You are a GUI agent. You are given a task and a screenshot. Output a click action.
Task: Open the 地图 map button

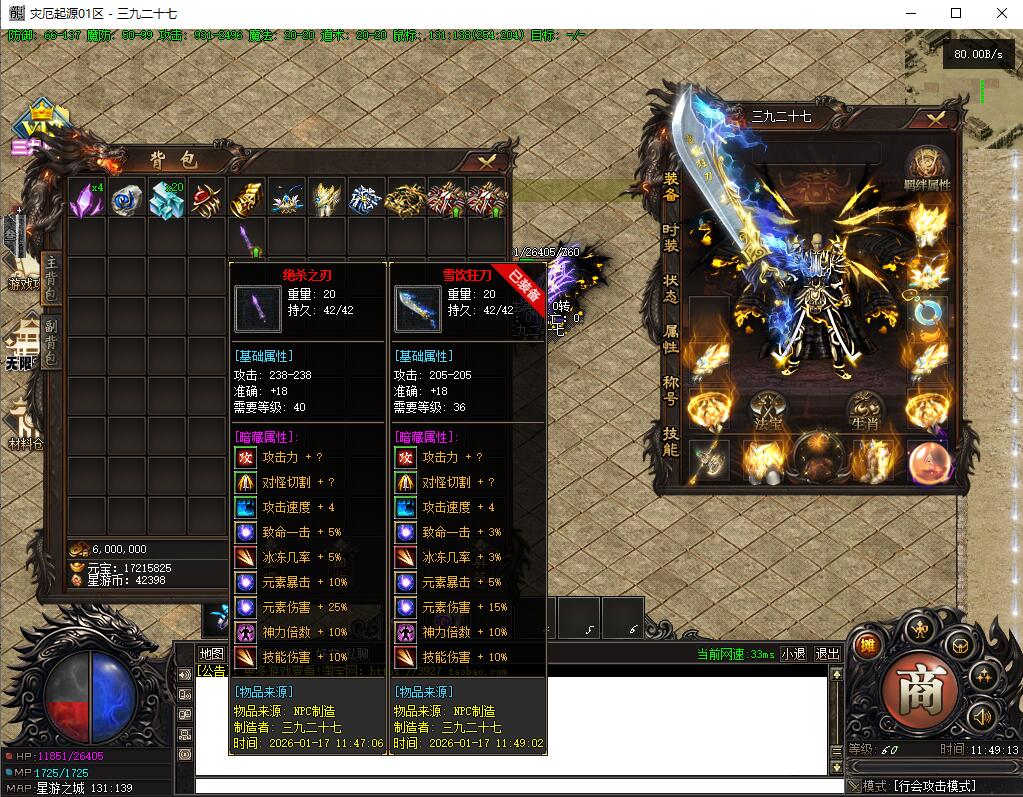(x=211, y=654)
